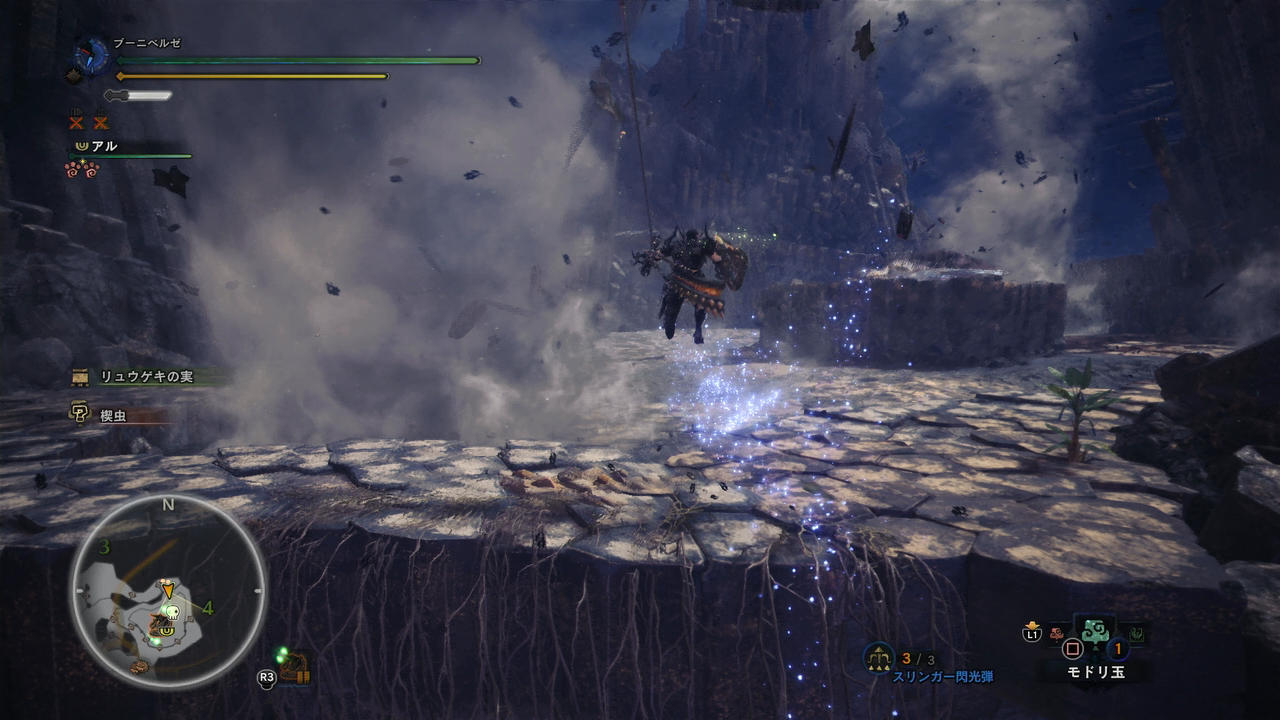Click the Palico paw buff icons
1280x720 pixels.
point(82,170)
